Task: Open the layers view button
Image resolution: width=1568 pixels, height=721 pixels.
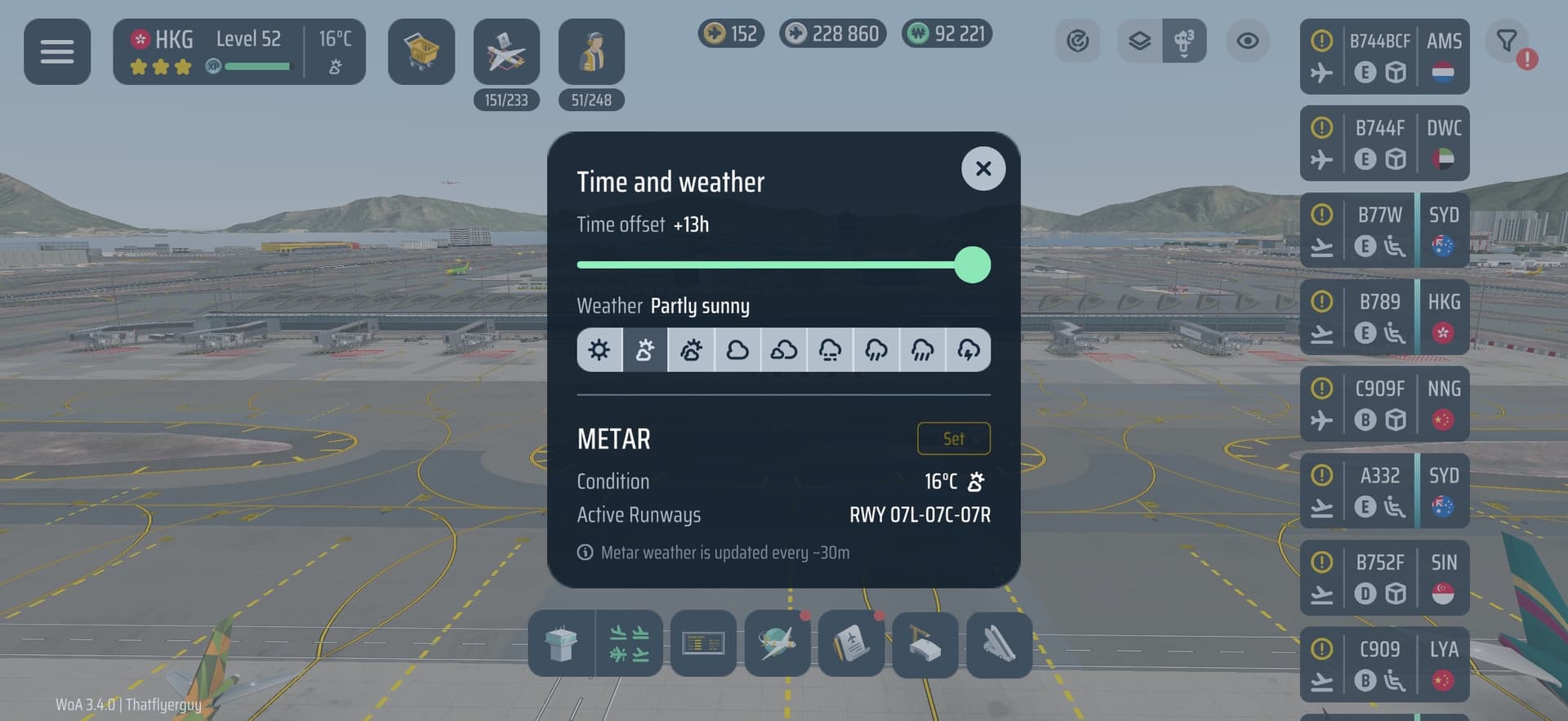Action: point(1139,41)
